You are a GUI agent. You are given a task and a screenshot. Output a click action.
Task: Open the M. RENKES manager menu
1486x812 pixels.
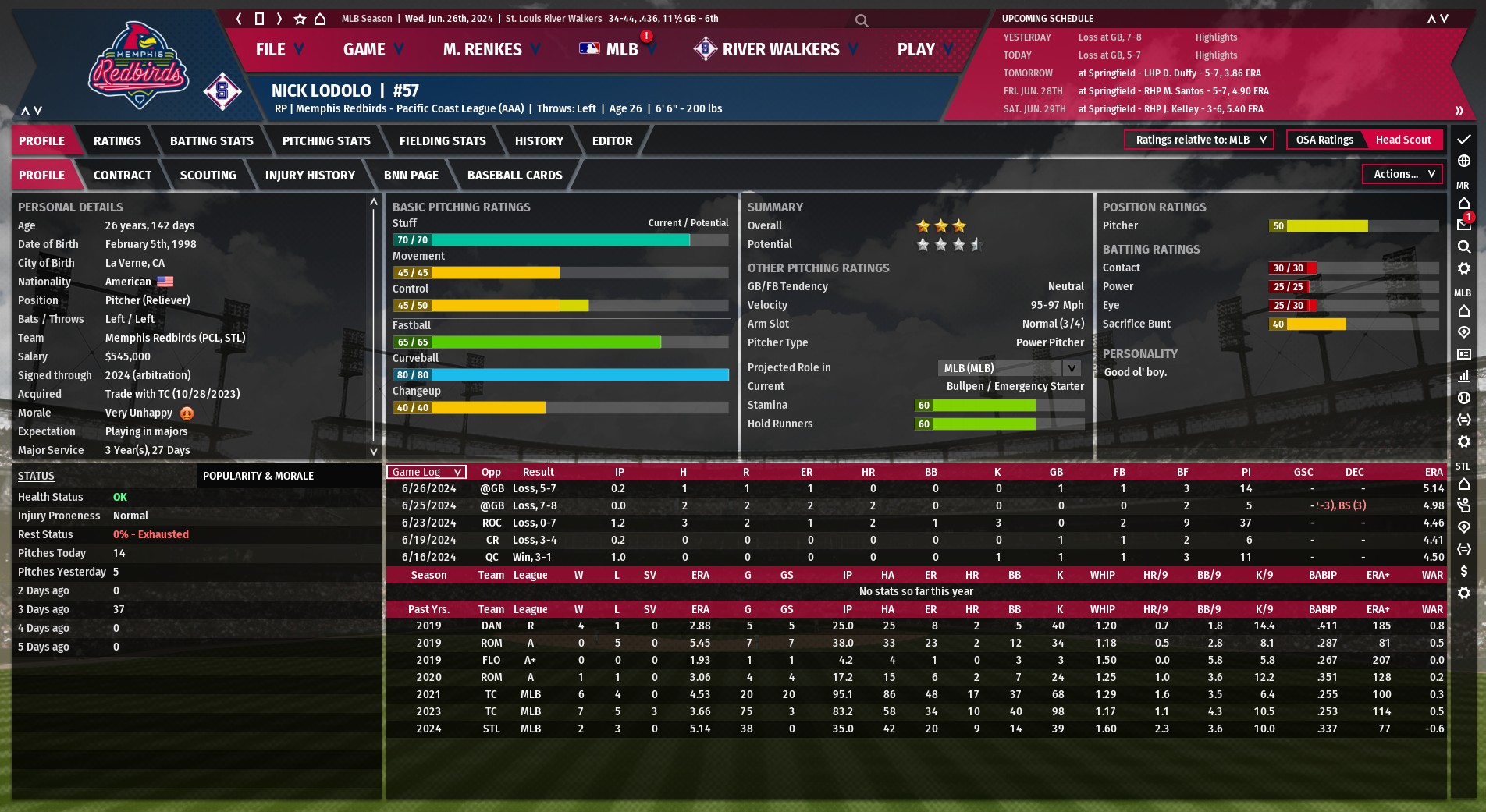point(491,49)
